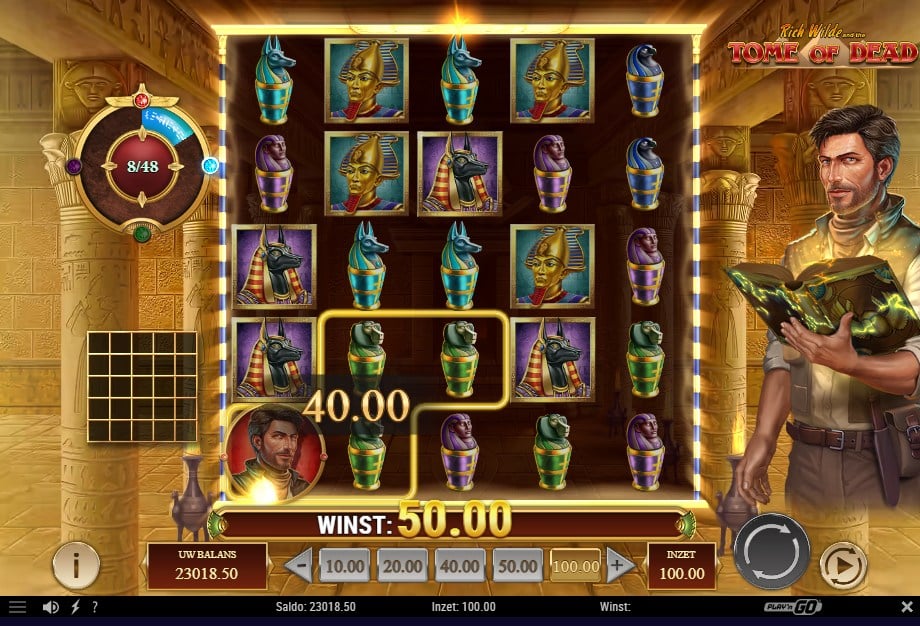Screen dimensions: 920x626
Task: Open the hamburger menu in the bottom bar
Action: point(18,607)
